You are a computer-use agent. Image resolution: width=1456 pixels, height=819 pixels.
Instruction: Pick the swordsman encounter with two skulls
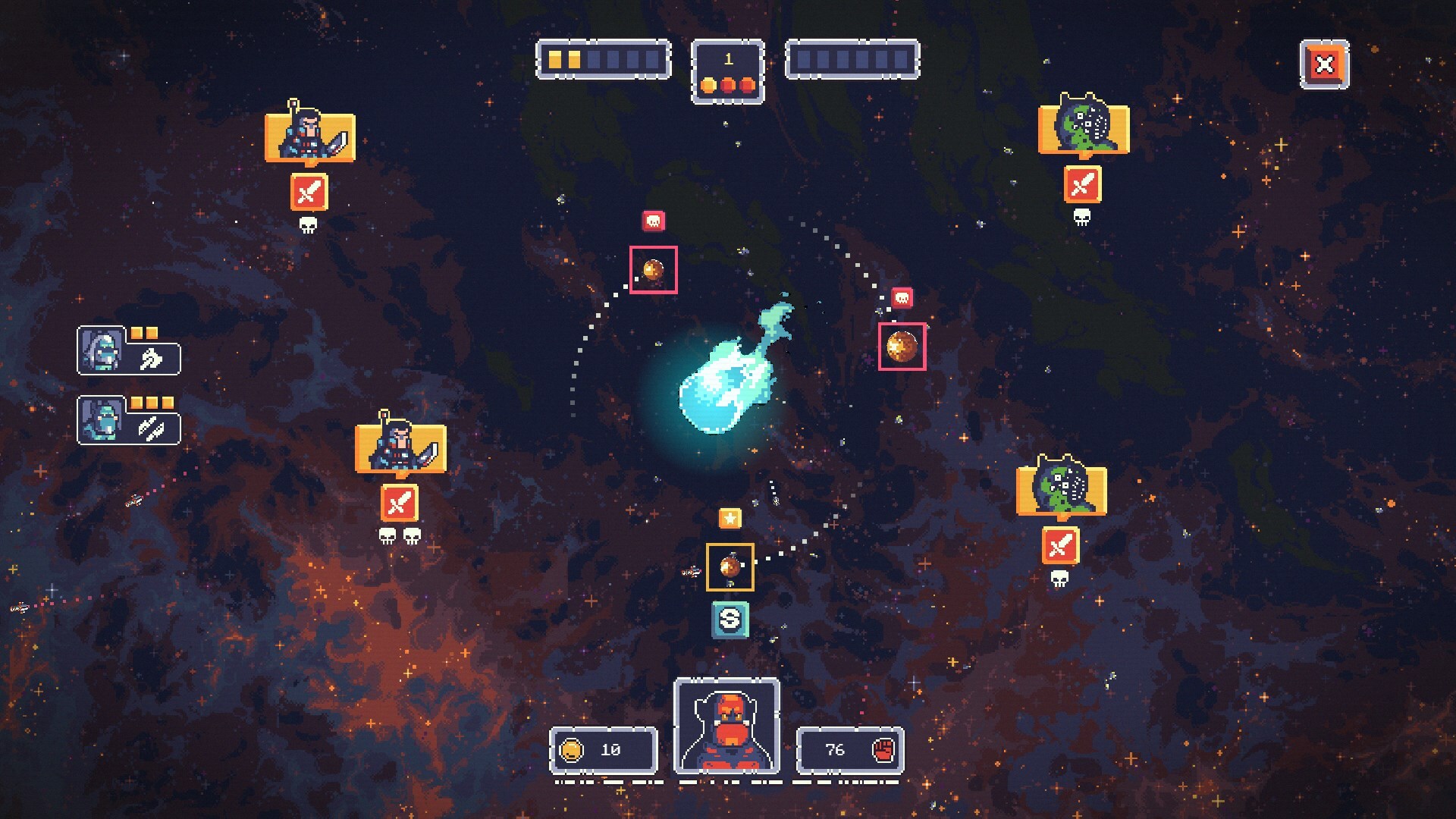point(400,449)
